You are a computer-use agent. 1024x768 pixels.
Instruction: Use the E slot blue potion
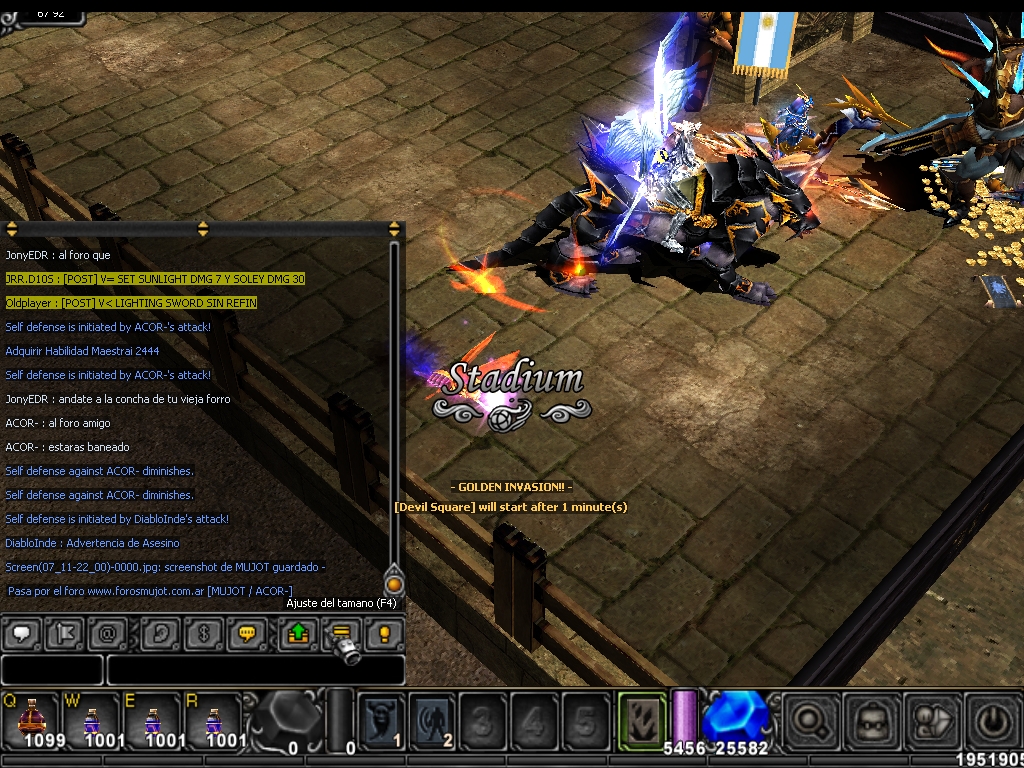[x=153, y=719]
